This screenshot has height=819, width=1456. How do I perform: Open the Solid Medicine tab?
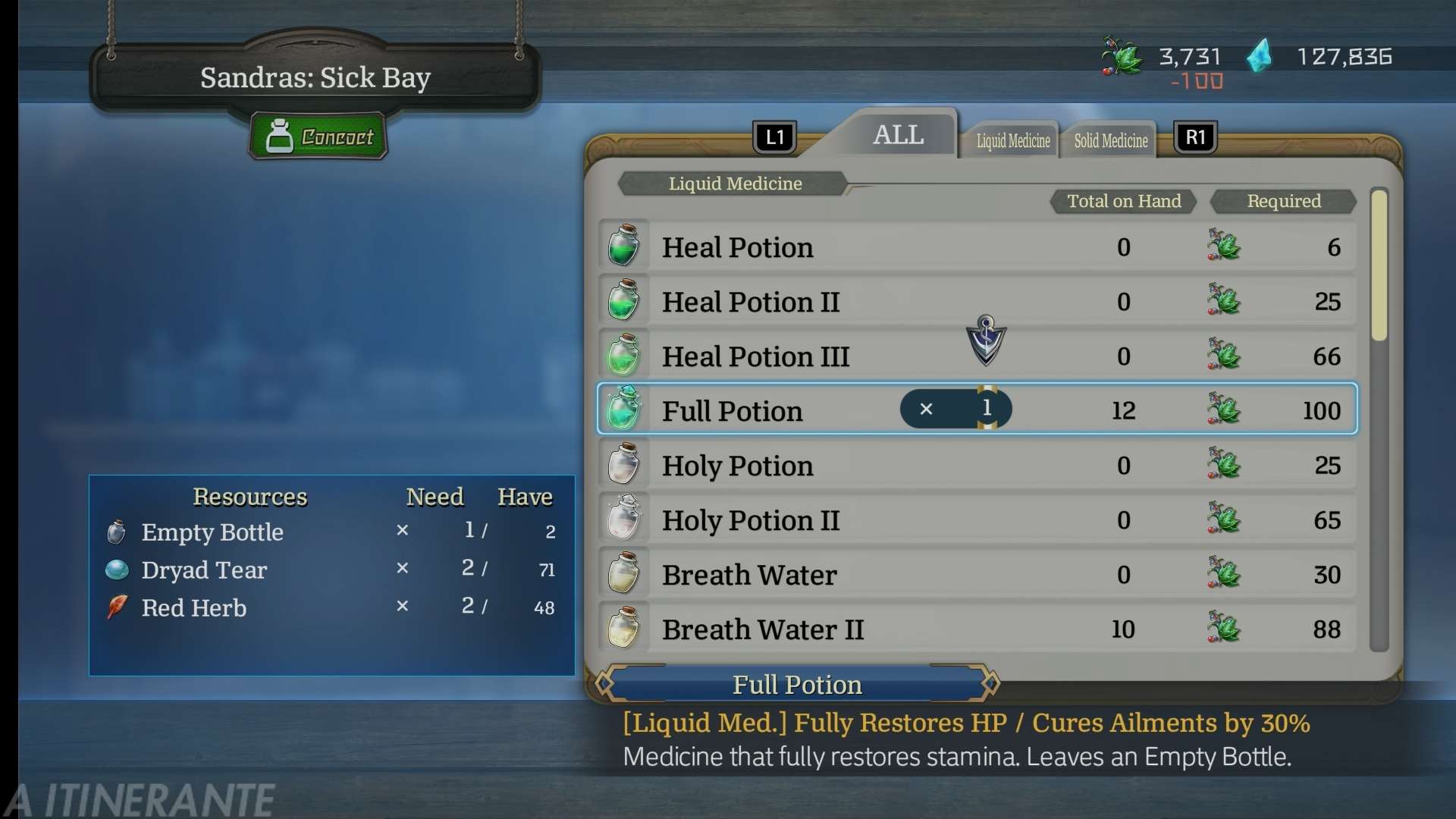1110,141
